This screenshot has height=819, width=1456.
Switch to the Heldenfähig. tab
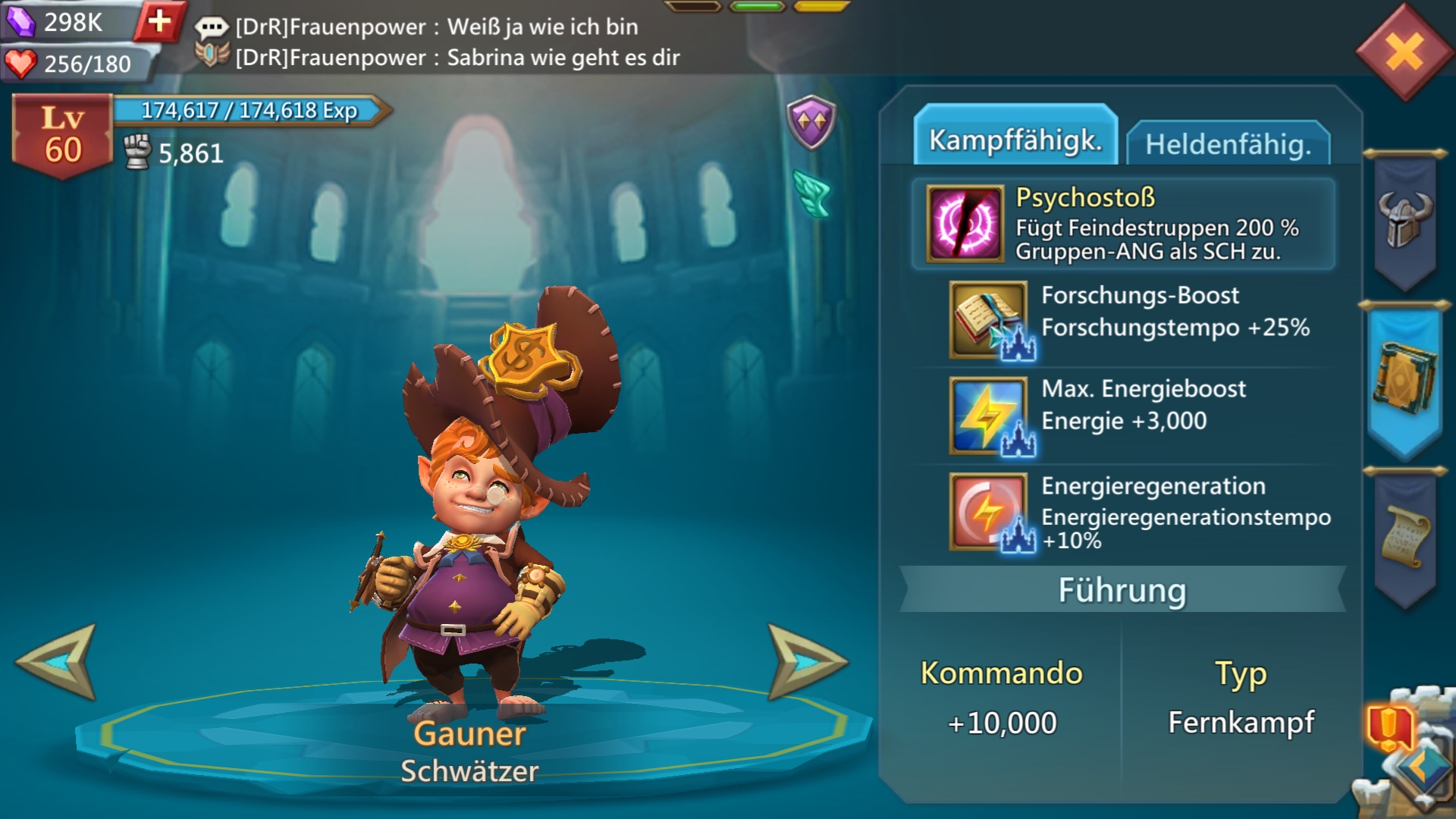coord(1228,143)
